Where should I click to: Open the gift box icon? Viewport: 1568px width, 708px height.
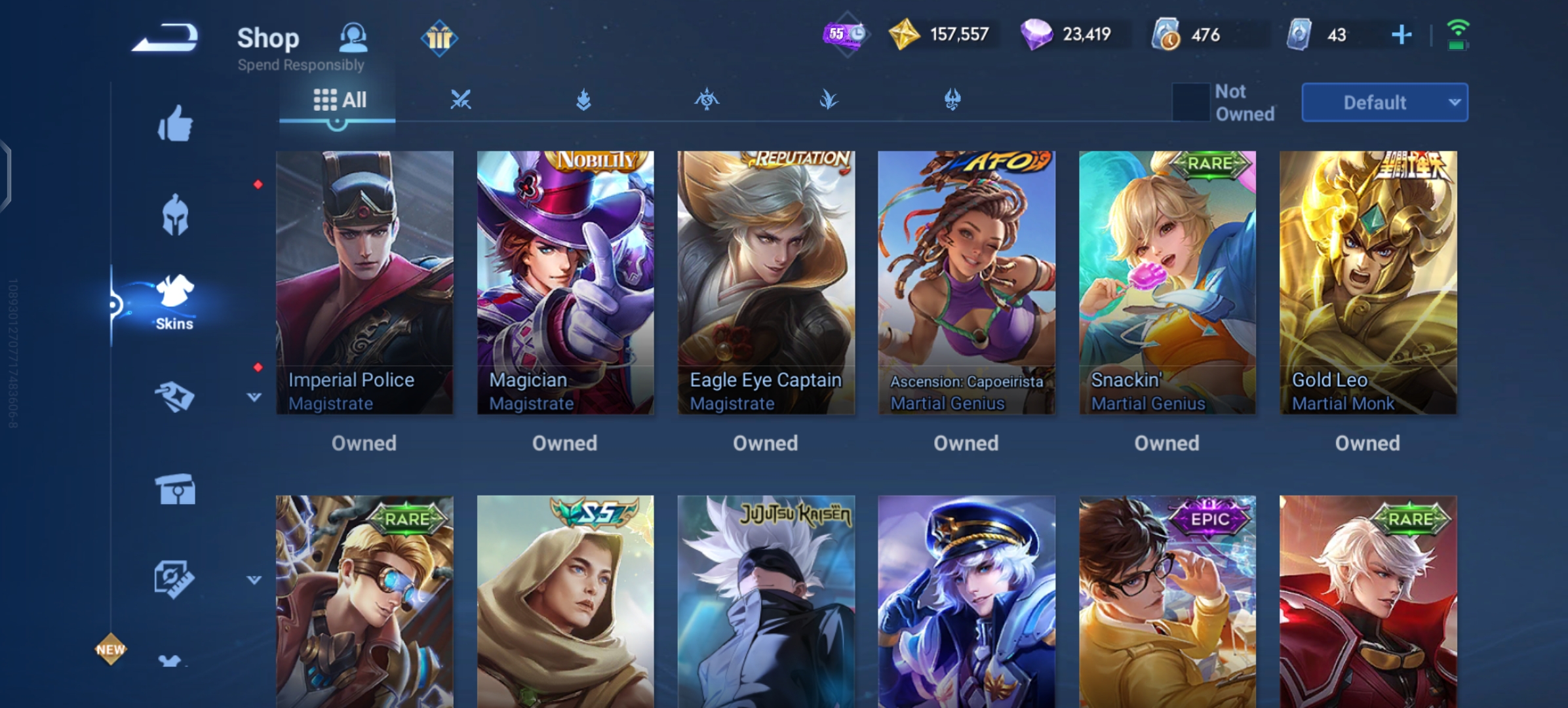tap(439, 38)
